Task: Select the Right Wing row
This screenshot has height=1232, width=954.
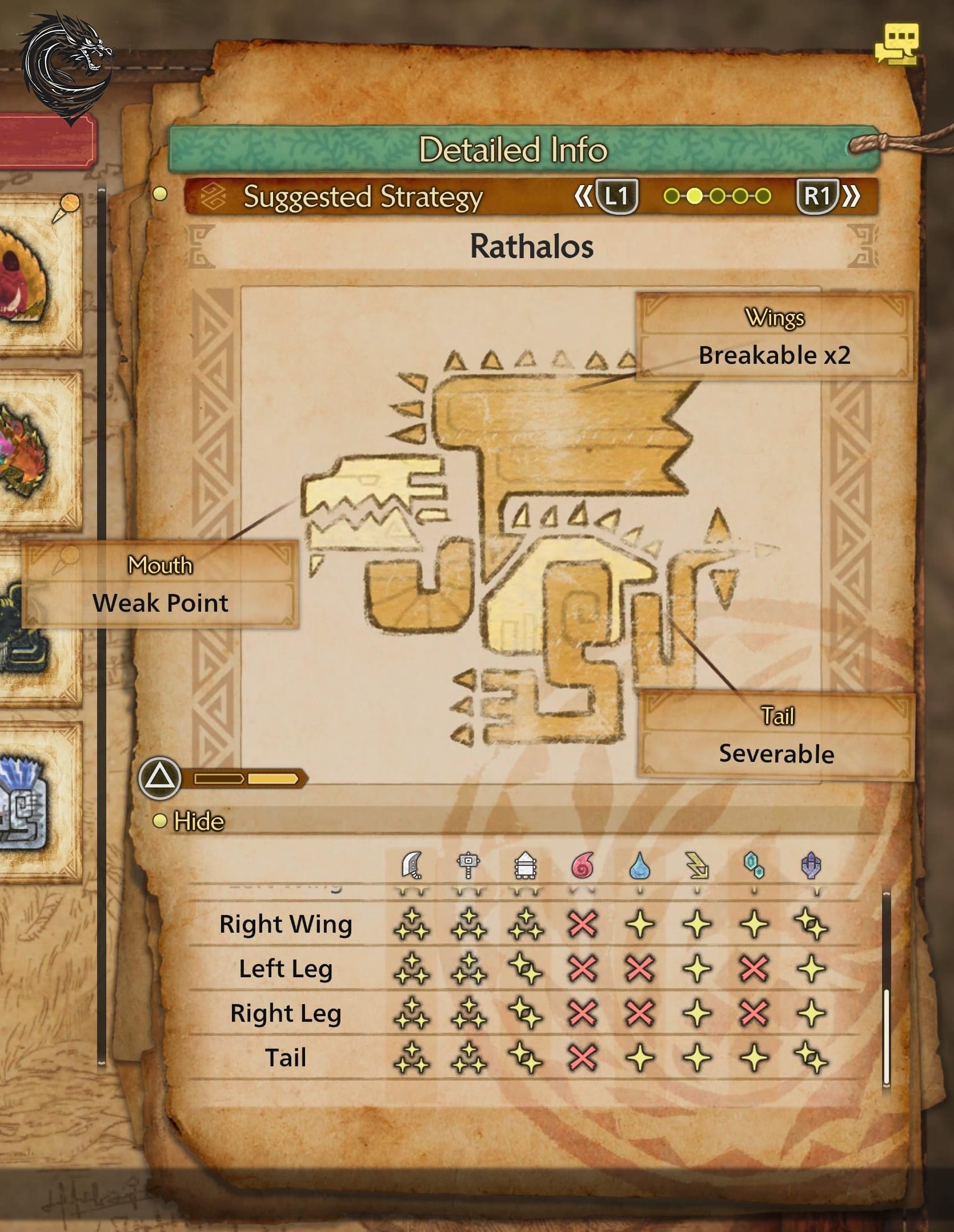Action: (x=286, y=924)
